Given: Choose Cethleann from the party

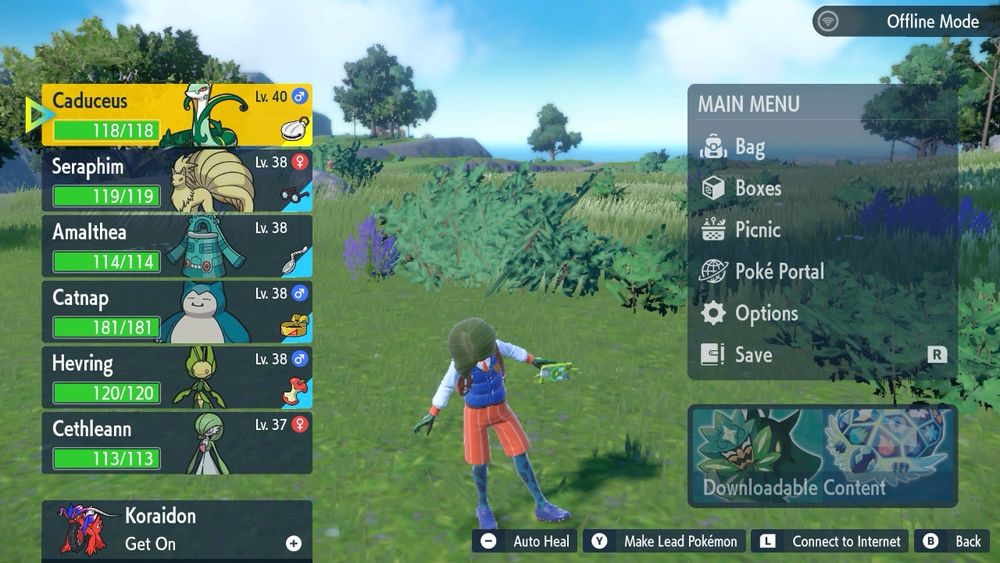Looking at the screenshot, I should [177, 442].
